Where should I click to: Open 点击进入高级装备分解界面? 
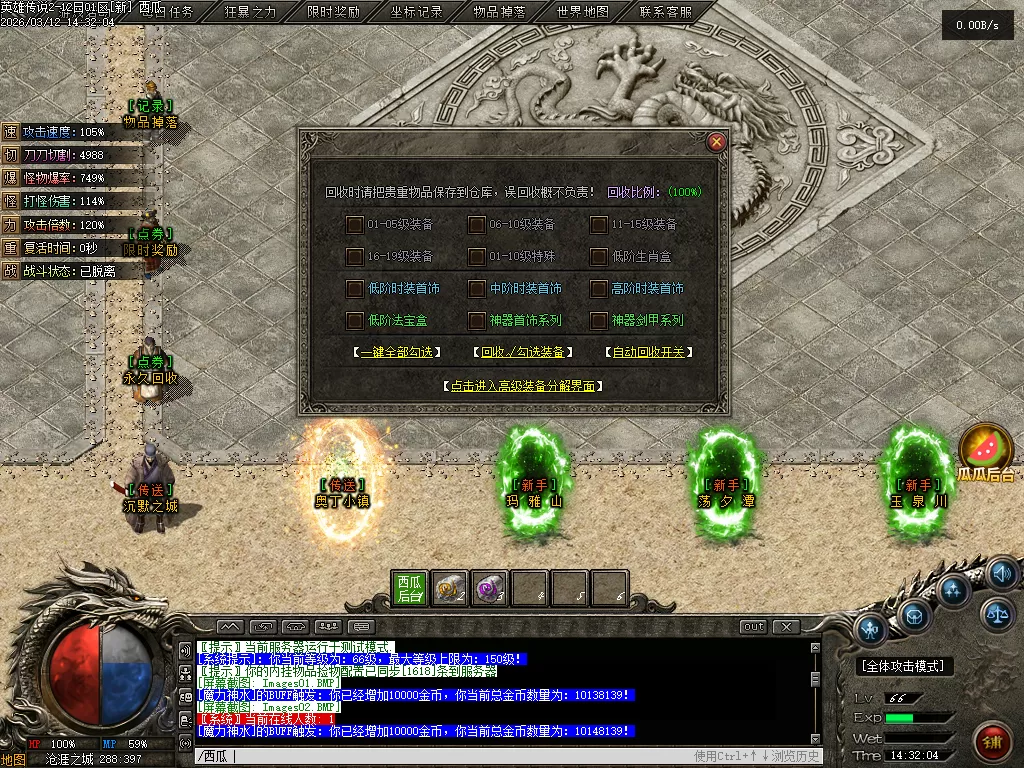(x=522, y=385)
